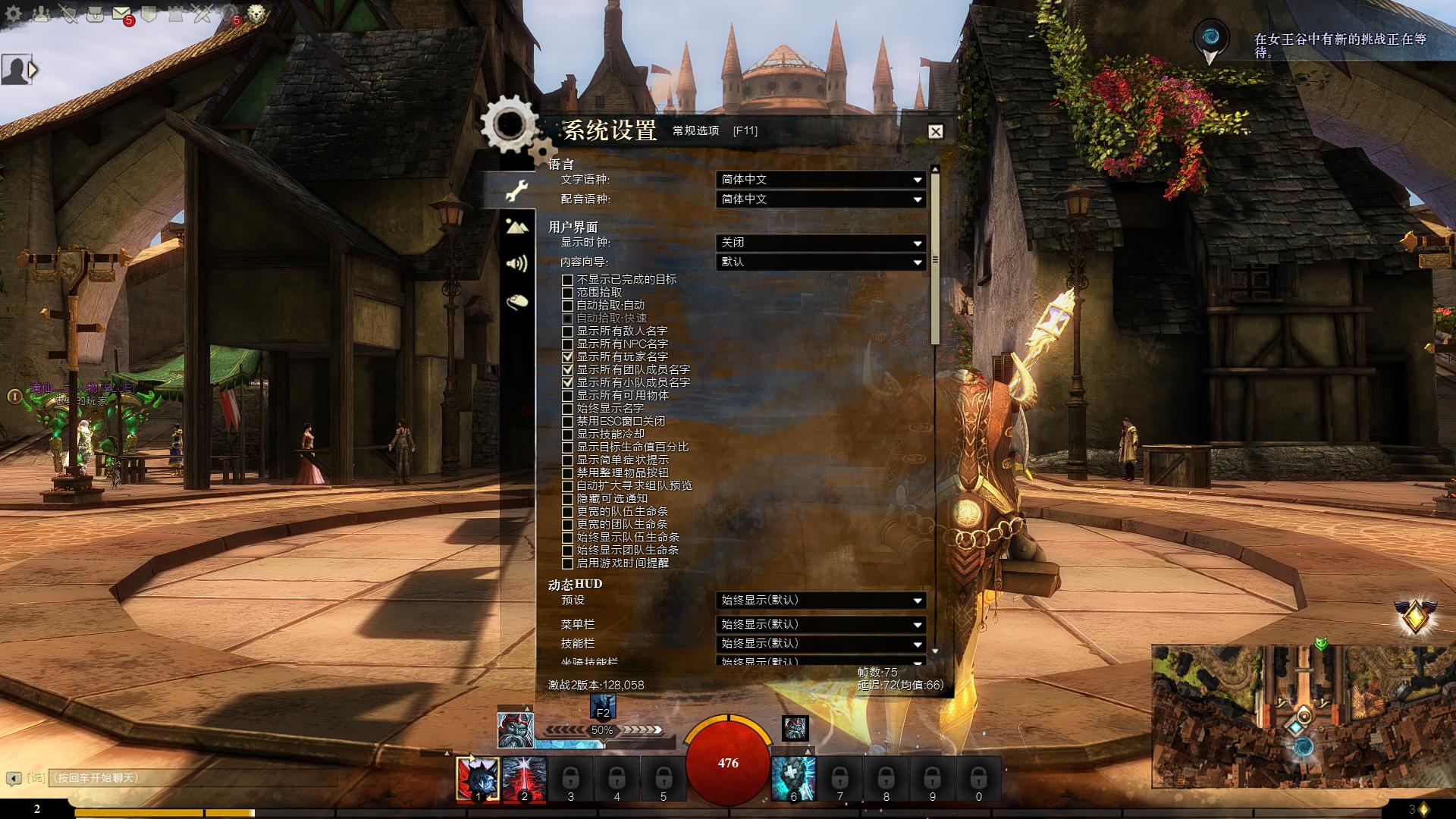Viewport: 1456px width, 819px height.
Task: Open the 内容向导 content guide dropdown
Action: pyautogui.click(x=821, y=262)
